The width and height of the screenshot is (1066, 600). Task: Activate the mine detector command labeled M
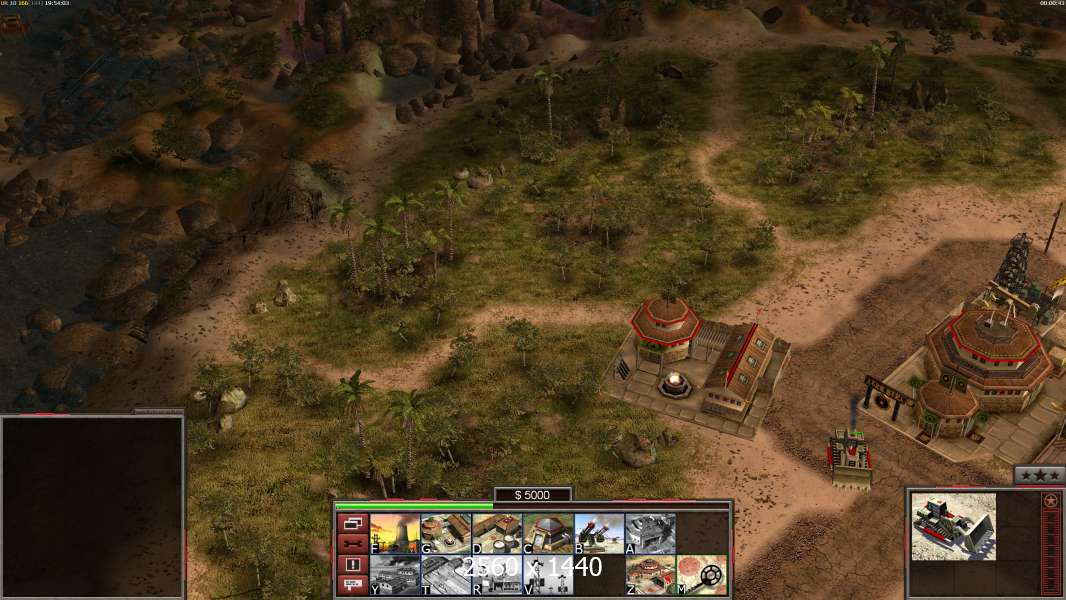(702, 574)
